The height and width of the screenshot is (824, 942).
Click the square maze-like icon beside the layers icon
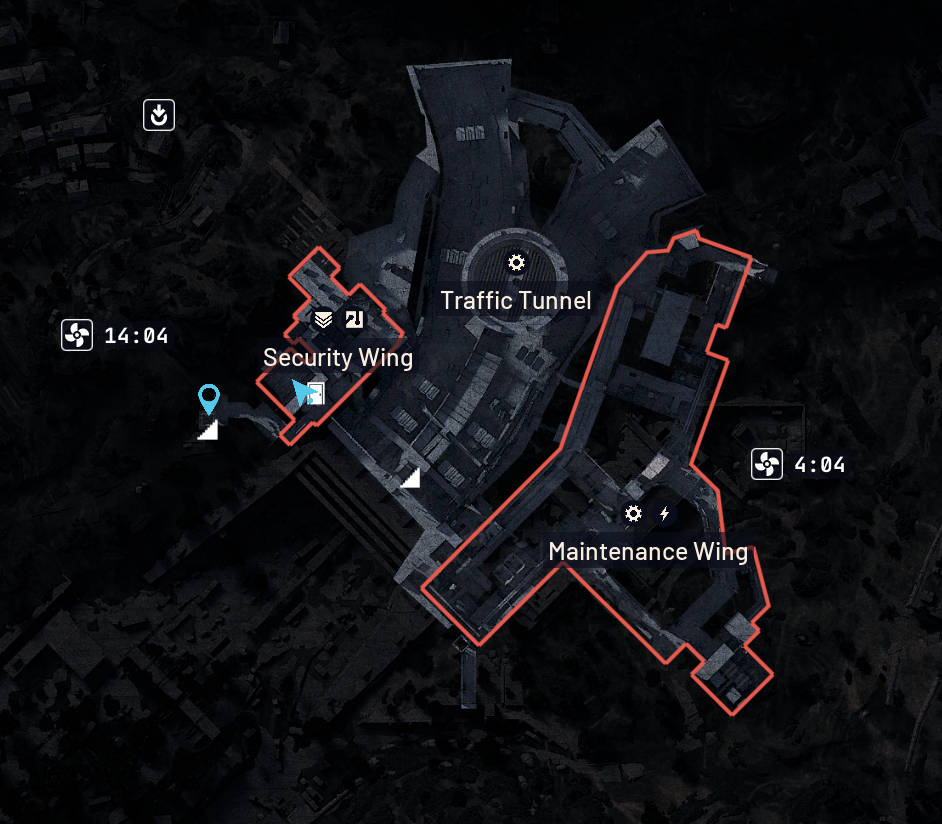click(354, 320)
